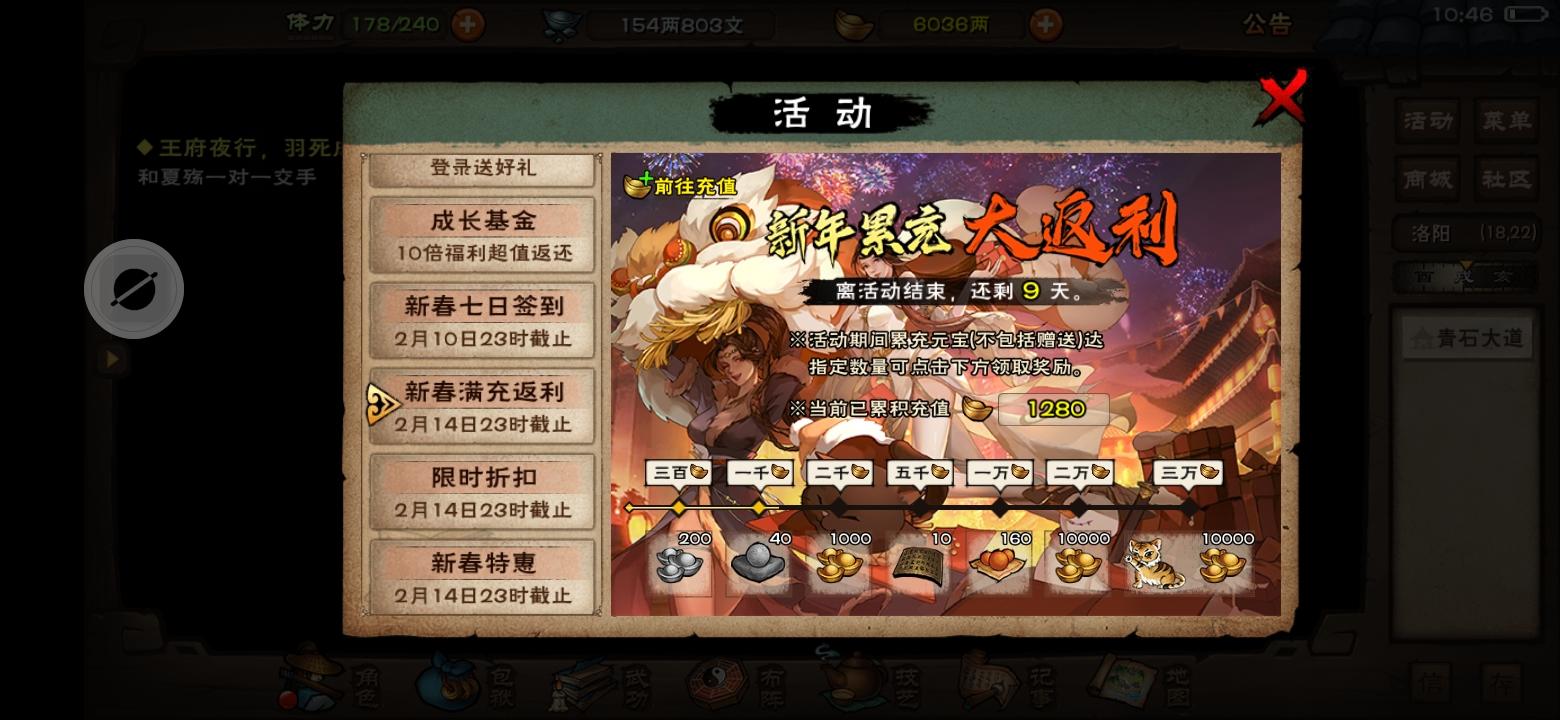1560x720 pixels.
Task: Tap the plus icon next to 体力 stamina
Action: (467, 24)
